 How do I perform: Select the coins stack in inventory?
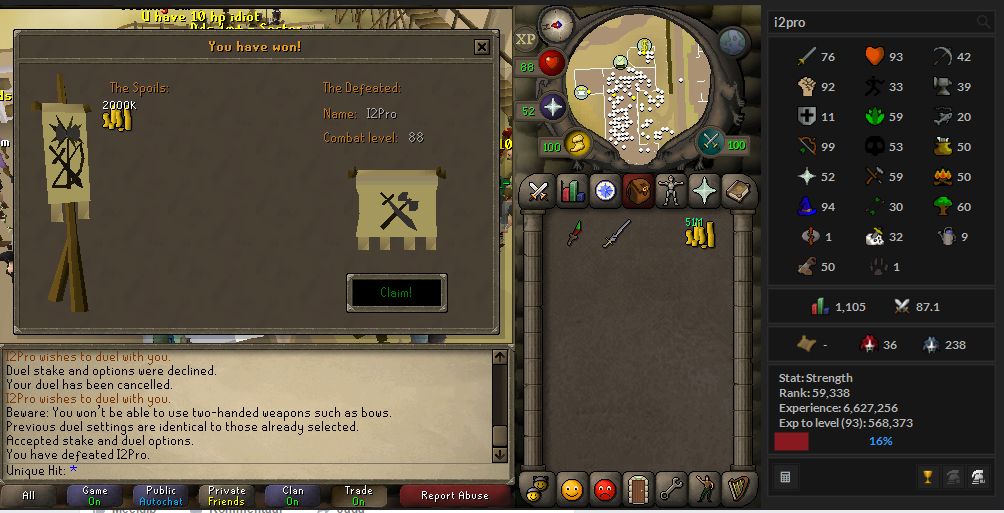699,233
